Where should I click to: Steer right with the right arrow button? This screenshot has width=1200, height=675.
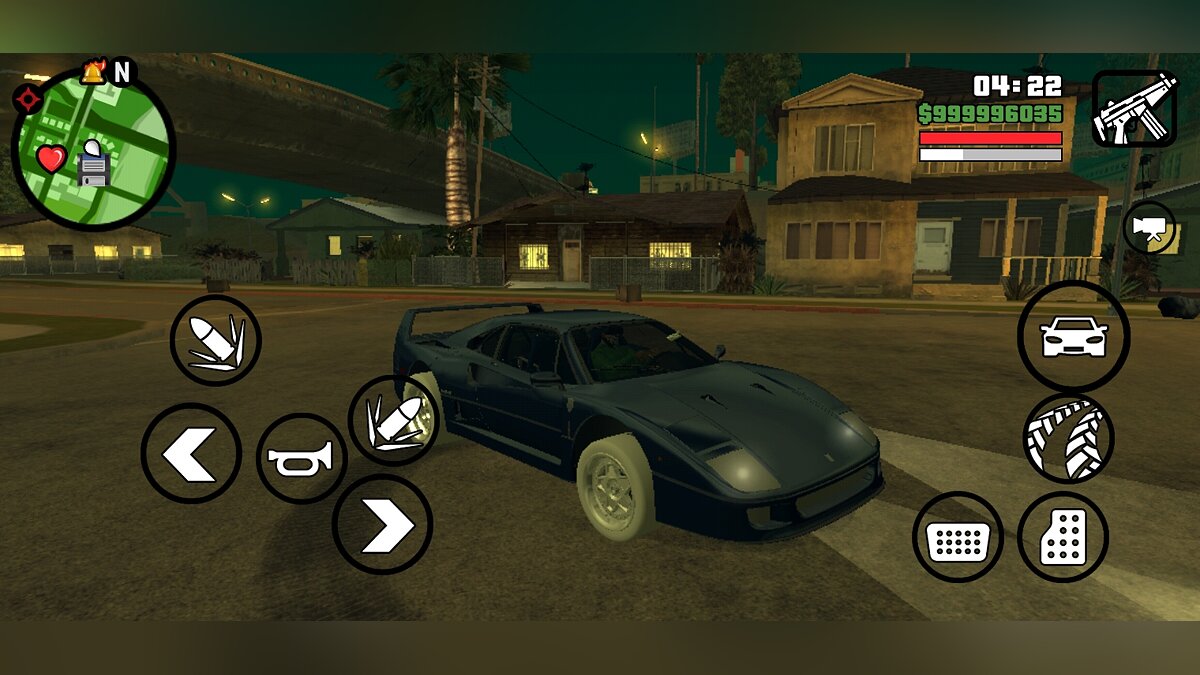[x=382, y=524]
